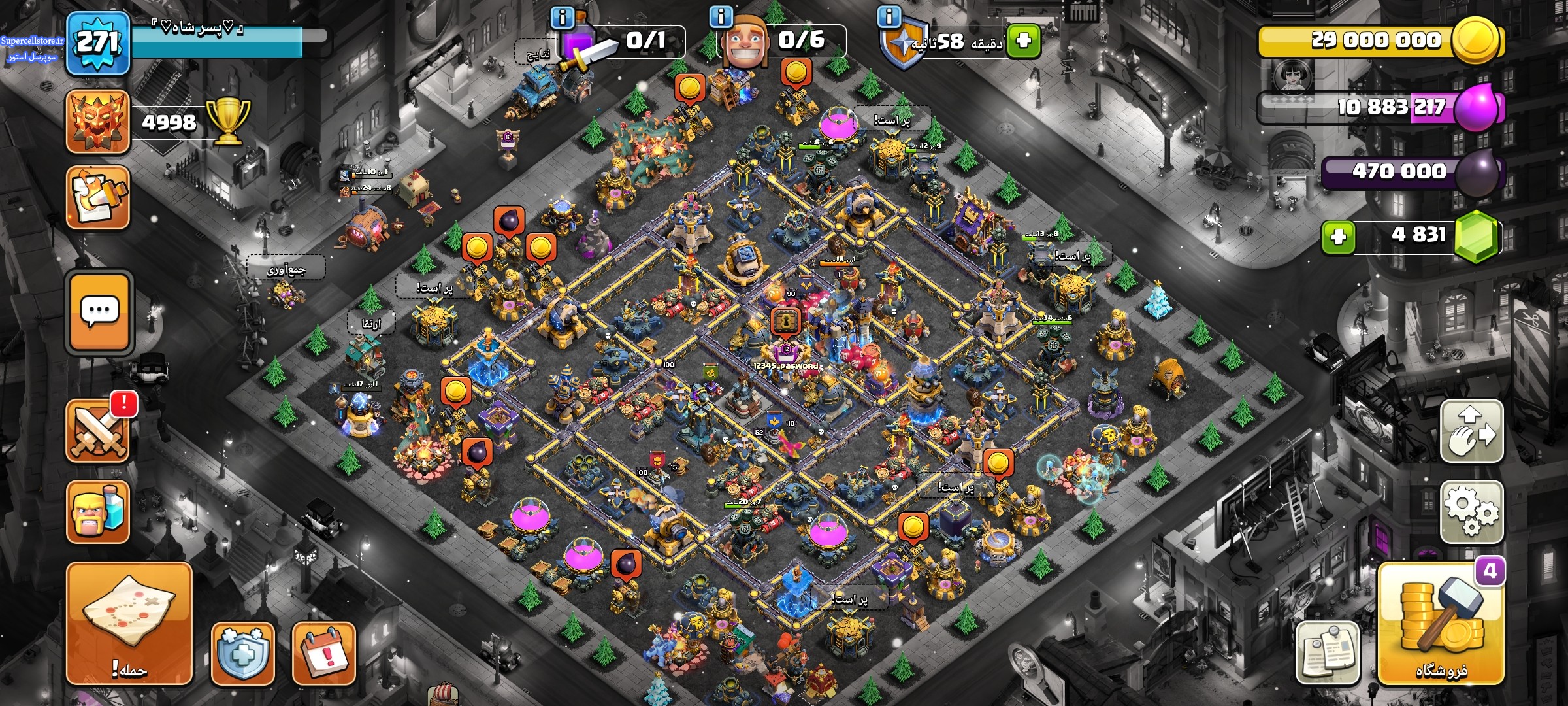The height and width of the screenshot is (706, 1568).
Task: Add shield time with green plus
Action: coord(1023,41)
